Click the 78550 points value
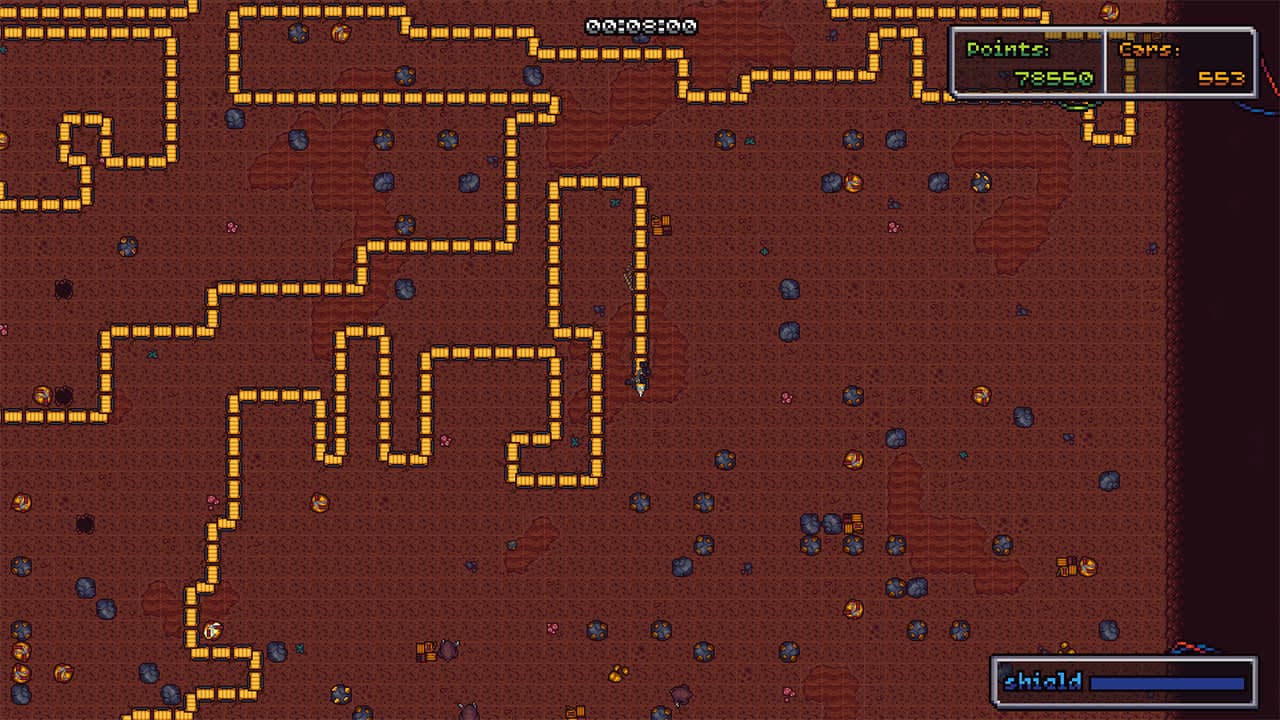The image size is (1280, 720). [x=1056, y=78]
